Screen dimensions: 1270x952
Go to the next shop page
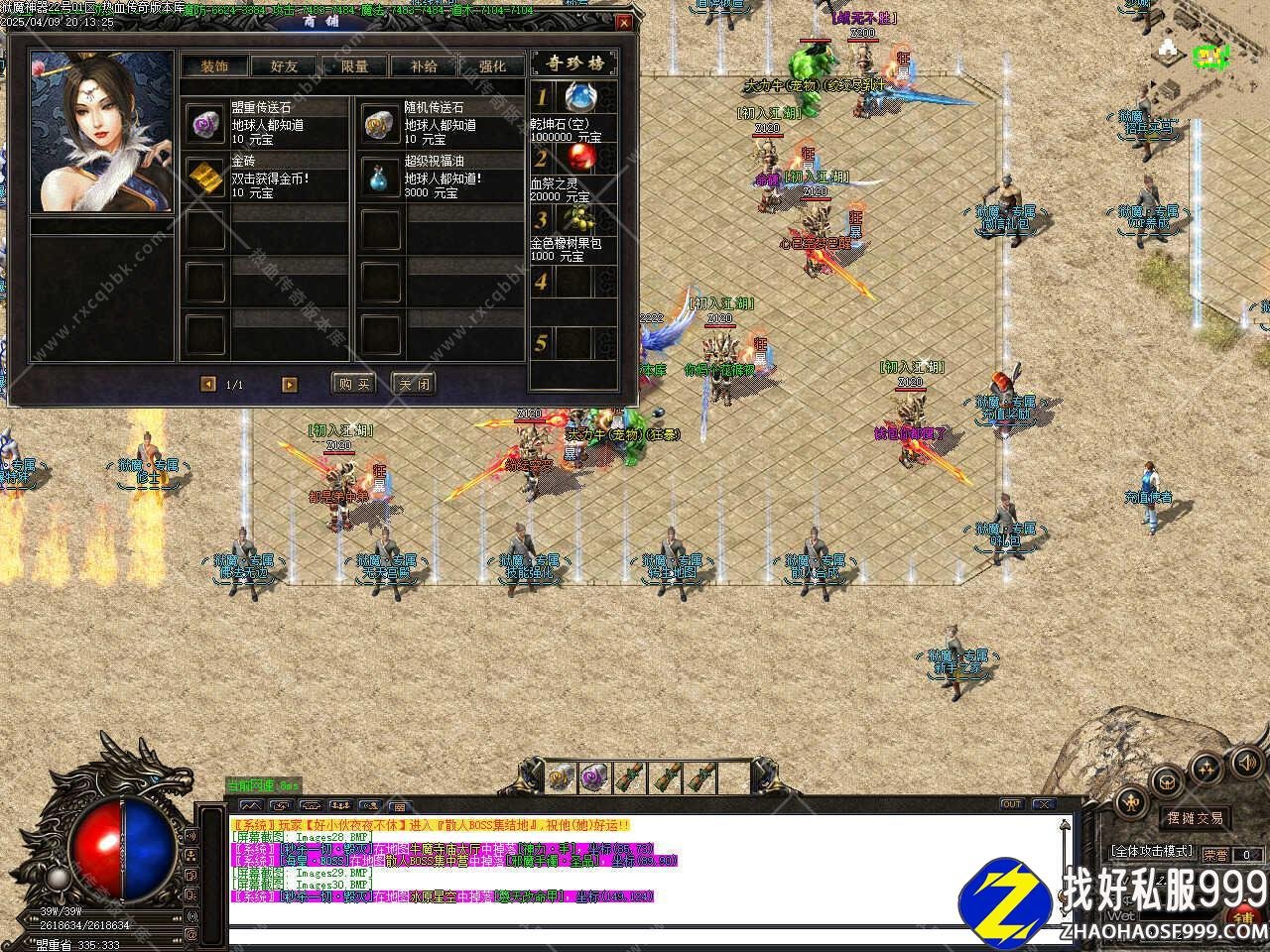pos(290,385)
